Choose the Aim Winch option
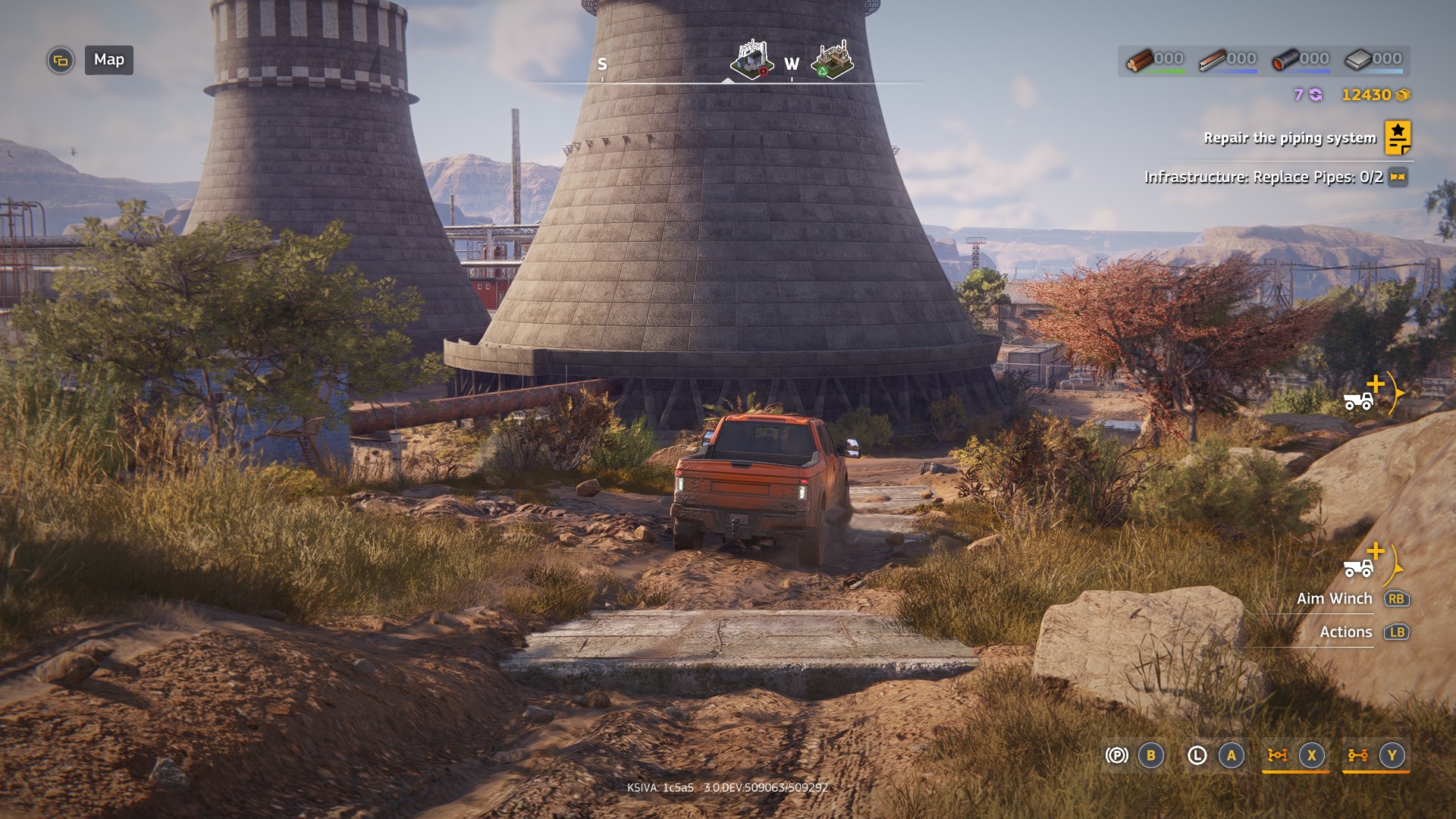 click(x=1334, y=599)
